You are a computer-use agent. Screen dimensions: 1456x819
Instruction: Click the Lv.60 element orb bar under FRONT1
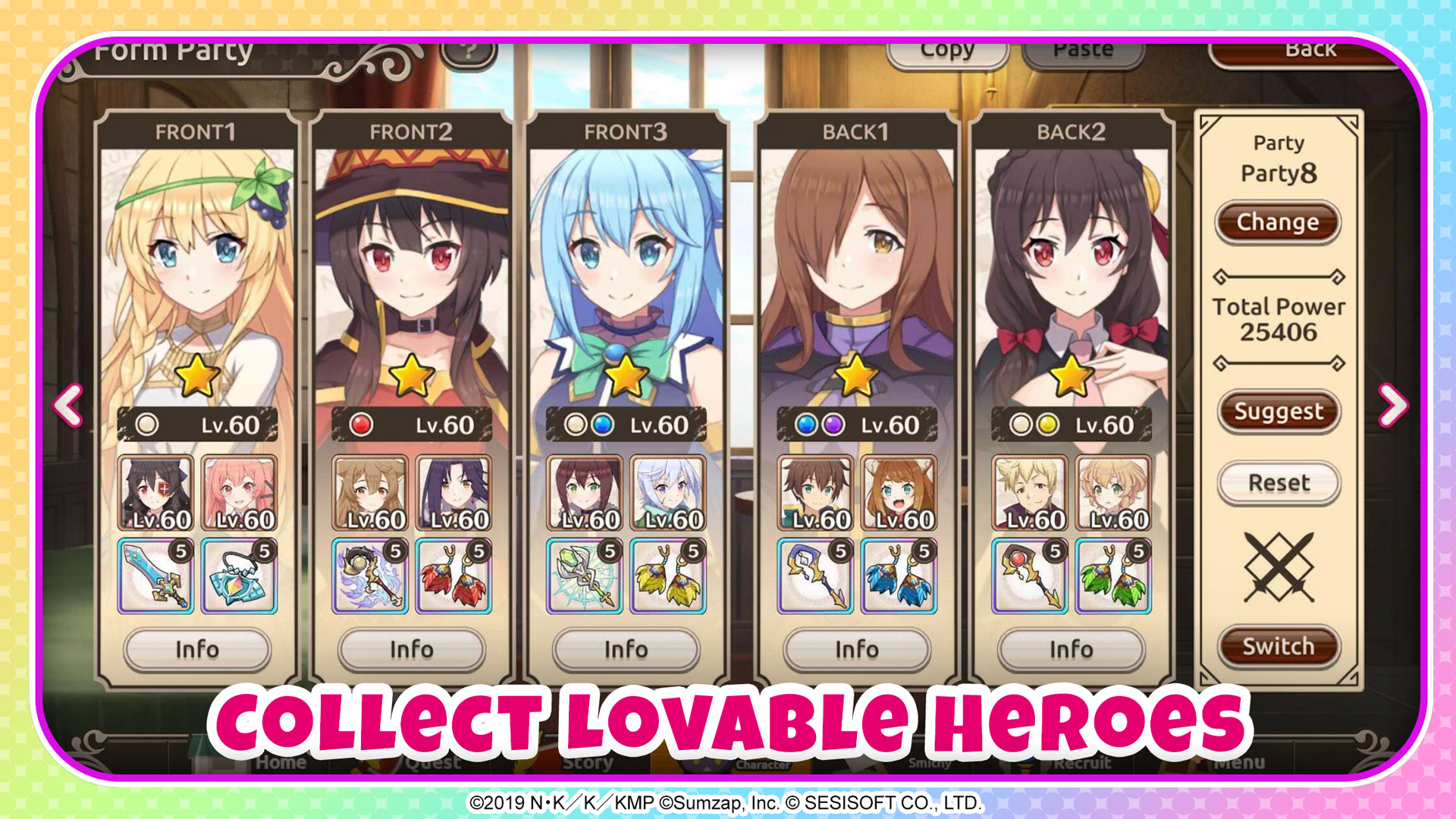[199, 425]
